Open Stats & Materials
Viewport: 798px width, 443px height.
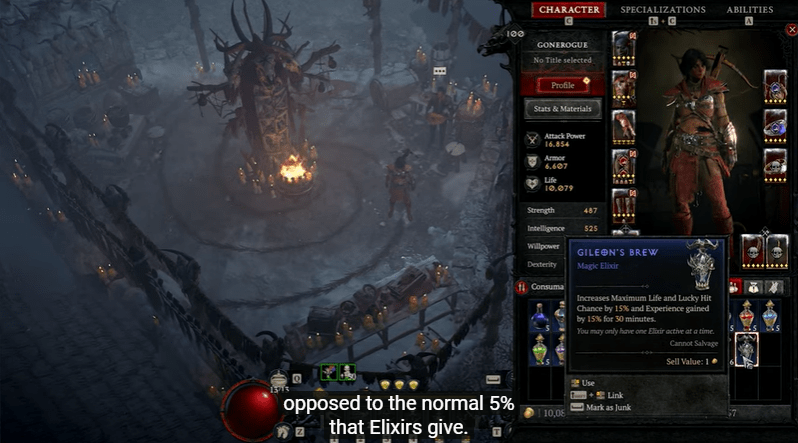point(562,108)
